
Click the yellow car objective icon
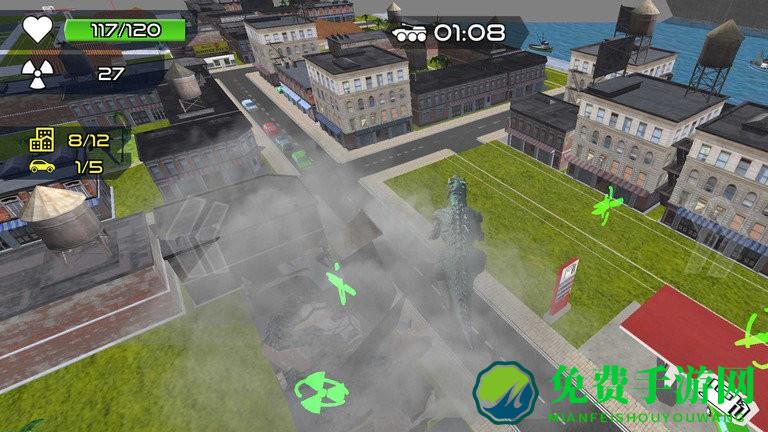pyautogui.click(x=42, y=166)
